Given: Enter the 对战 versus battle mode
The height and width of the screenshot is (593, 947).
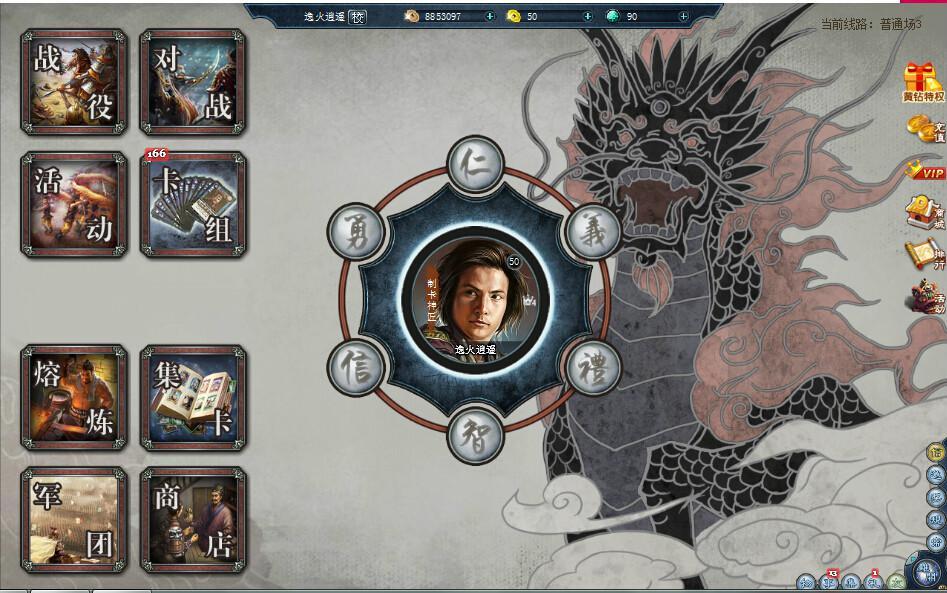Looking at the screenshot, I should [193, 82].
